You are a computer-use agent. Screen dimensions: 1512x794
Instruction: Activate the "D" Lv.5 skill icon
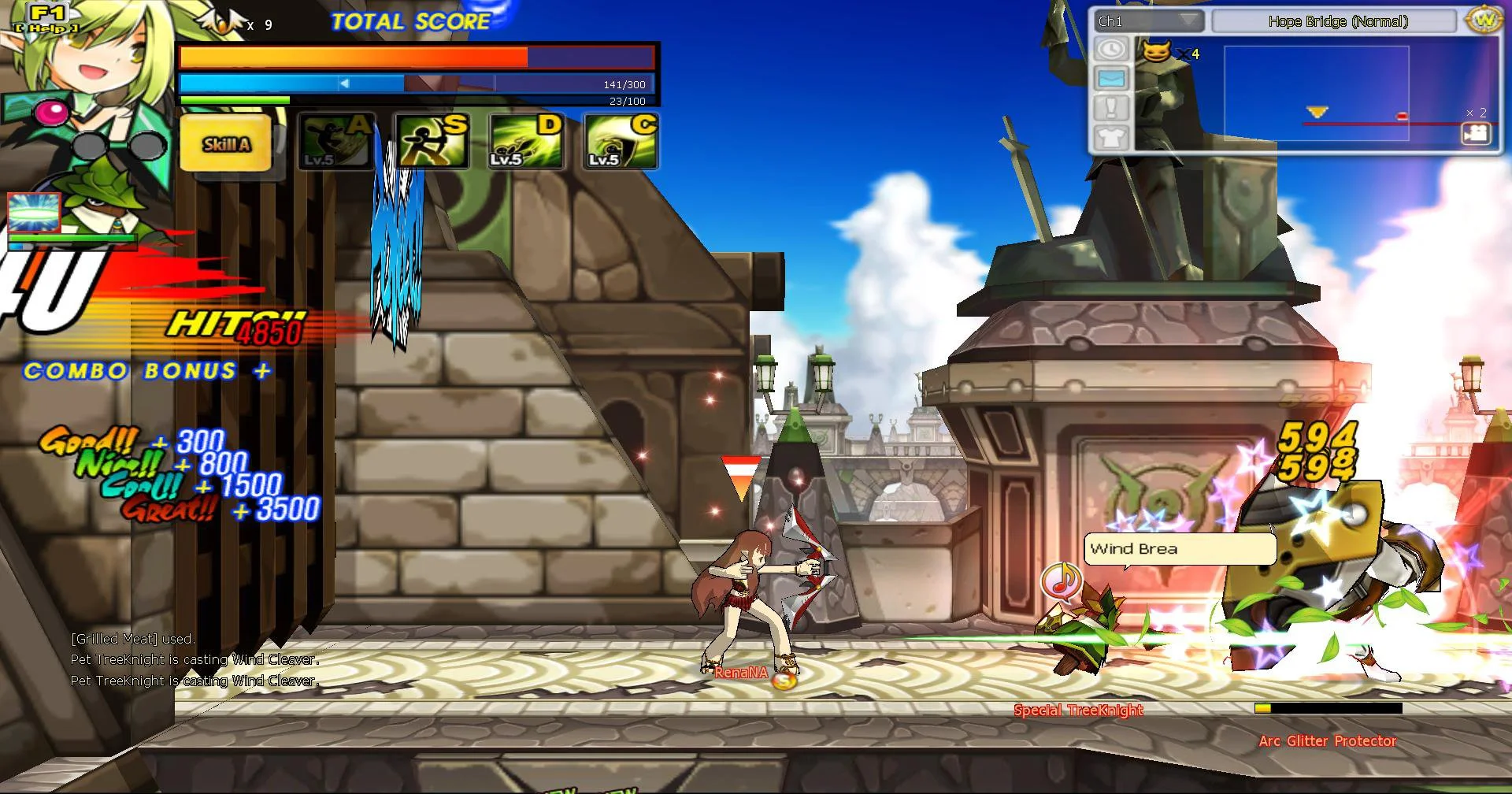click(x=525, y=142)
